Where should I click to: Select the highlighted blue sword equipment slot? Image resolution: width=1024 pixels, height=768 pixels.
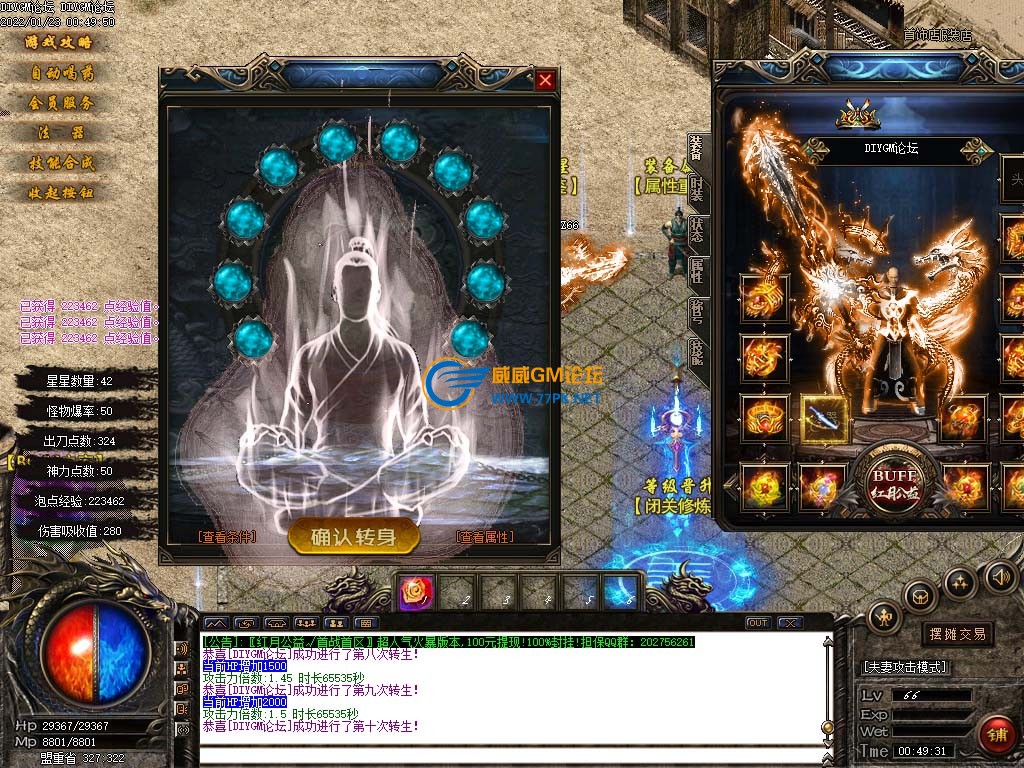(824, 418)
